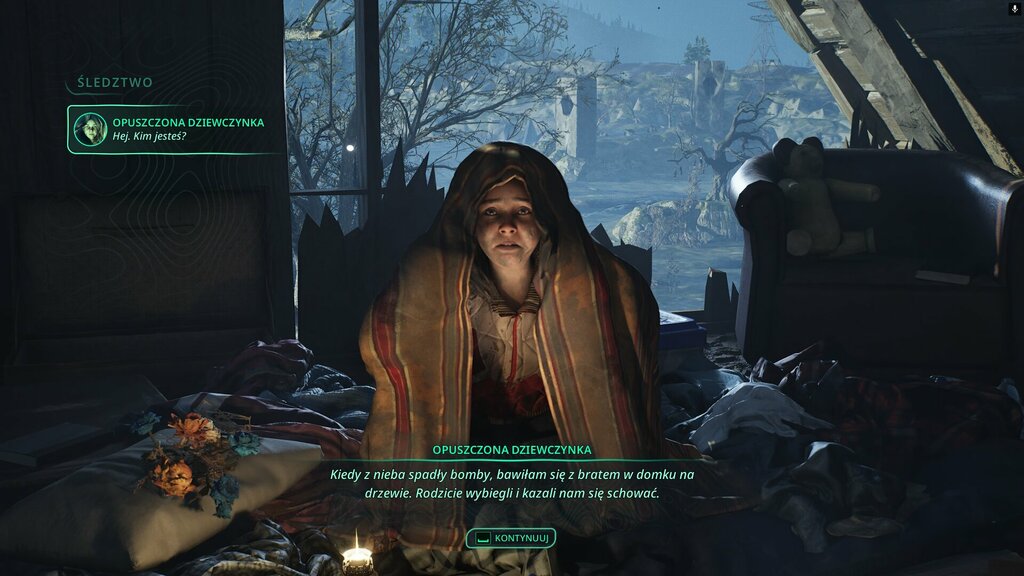Click the abandoned girl's portrait icon
This screenshot has height=576, width=1024.
90,129
